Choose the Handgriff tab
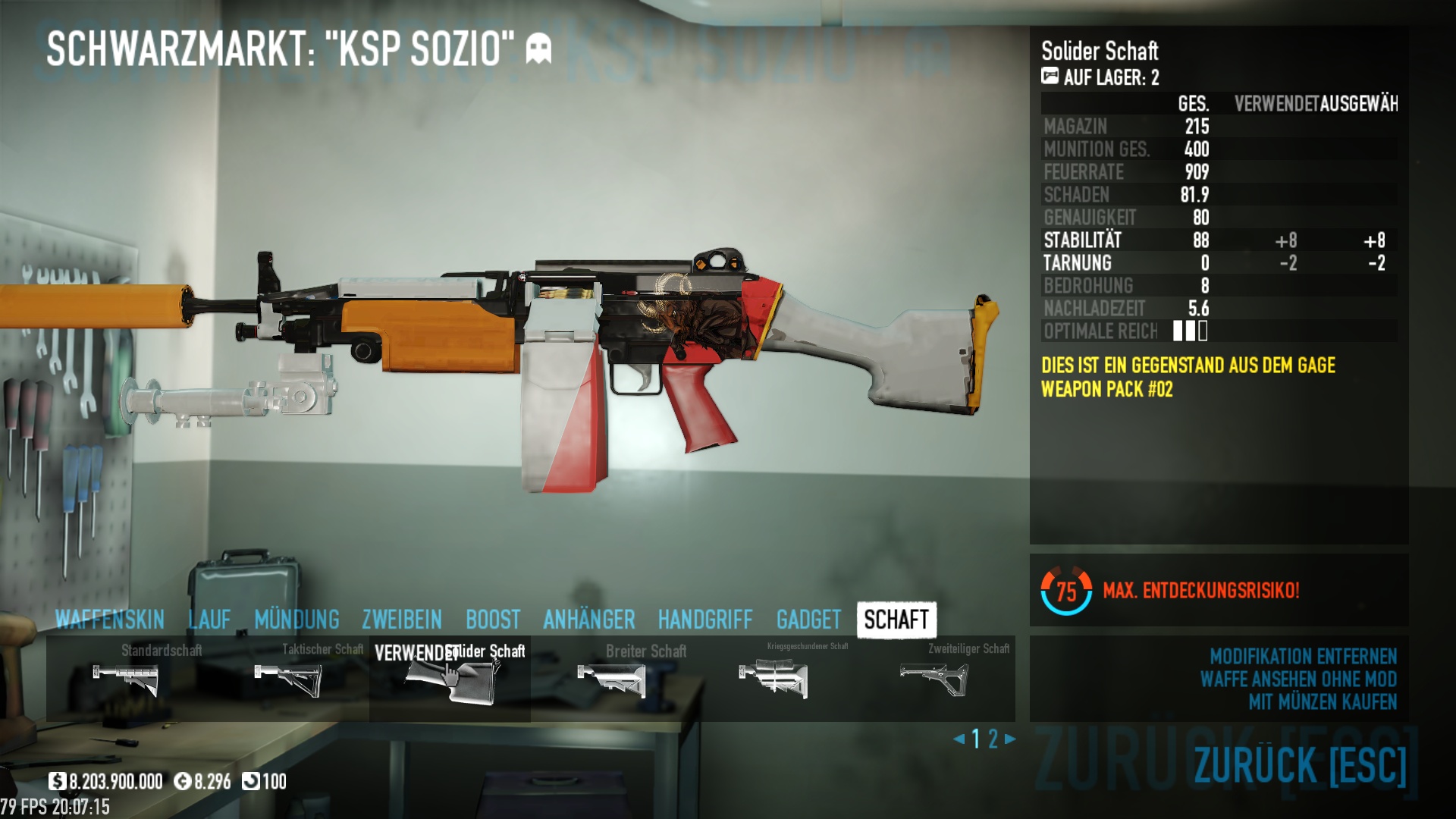This screenshot has height=819, width=1456. click(705, 620)
